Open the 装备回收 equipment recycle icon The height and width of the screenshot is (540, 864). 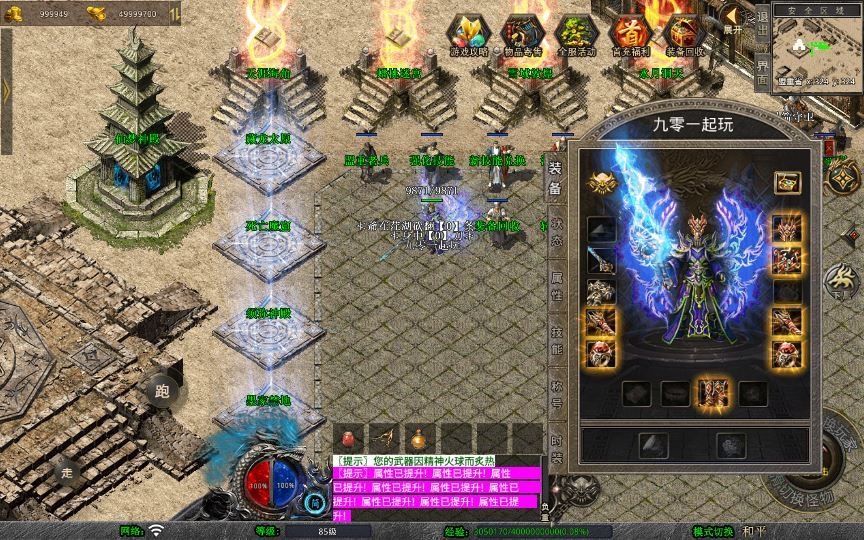click(684, 34)
